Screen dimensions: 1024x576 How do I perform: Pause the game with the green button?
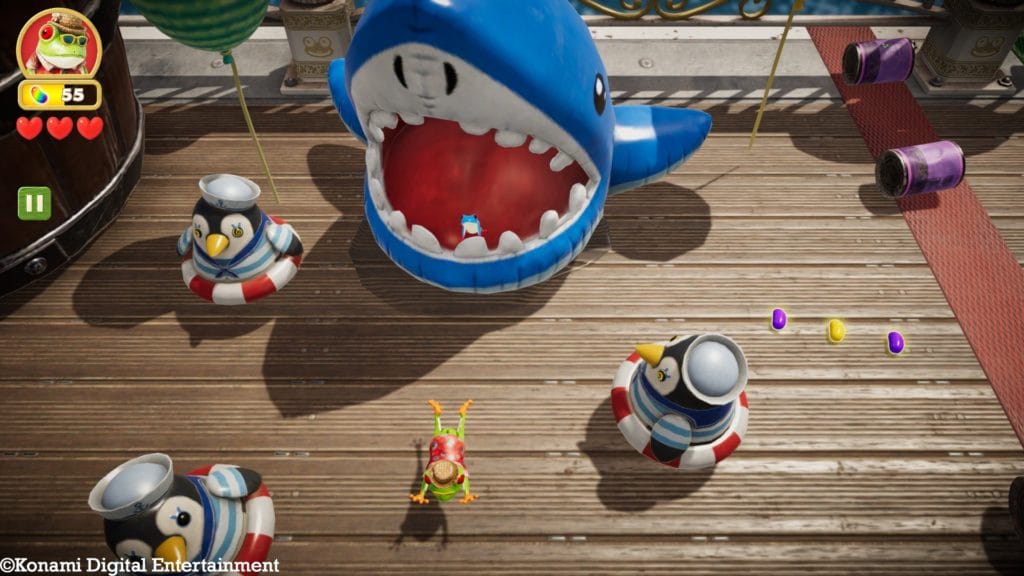(x=34, y=203)
